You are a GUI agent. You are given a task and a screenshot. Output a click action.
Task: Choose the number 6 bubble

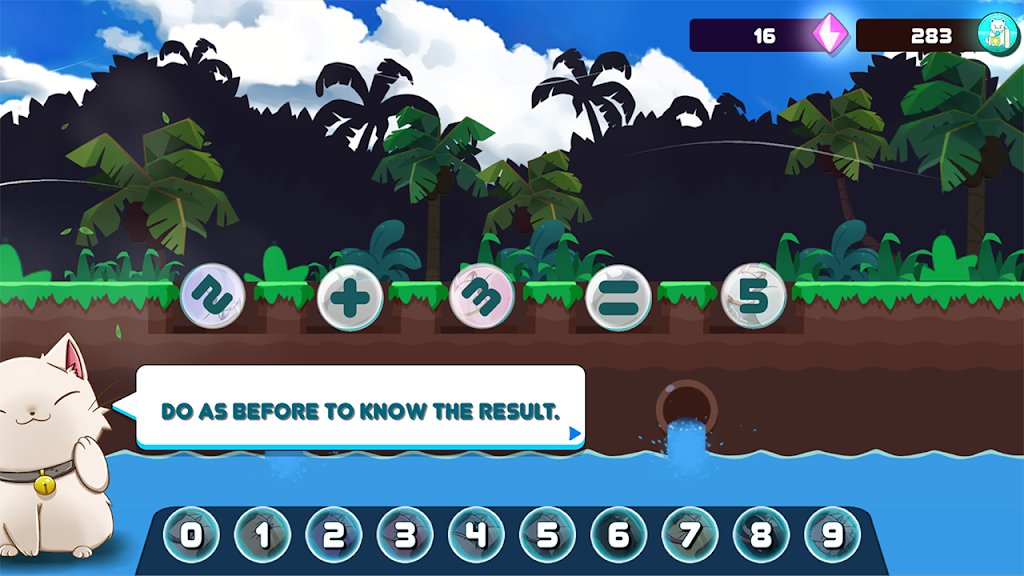coord(619,535)
